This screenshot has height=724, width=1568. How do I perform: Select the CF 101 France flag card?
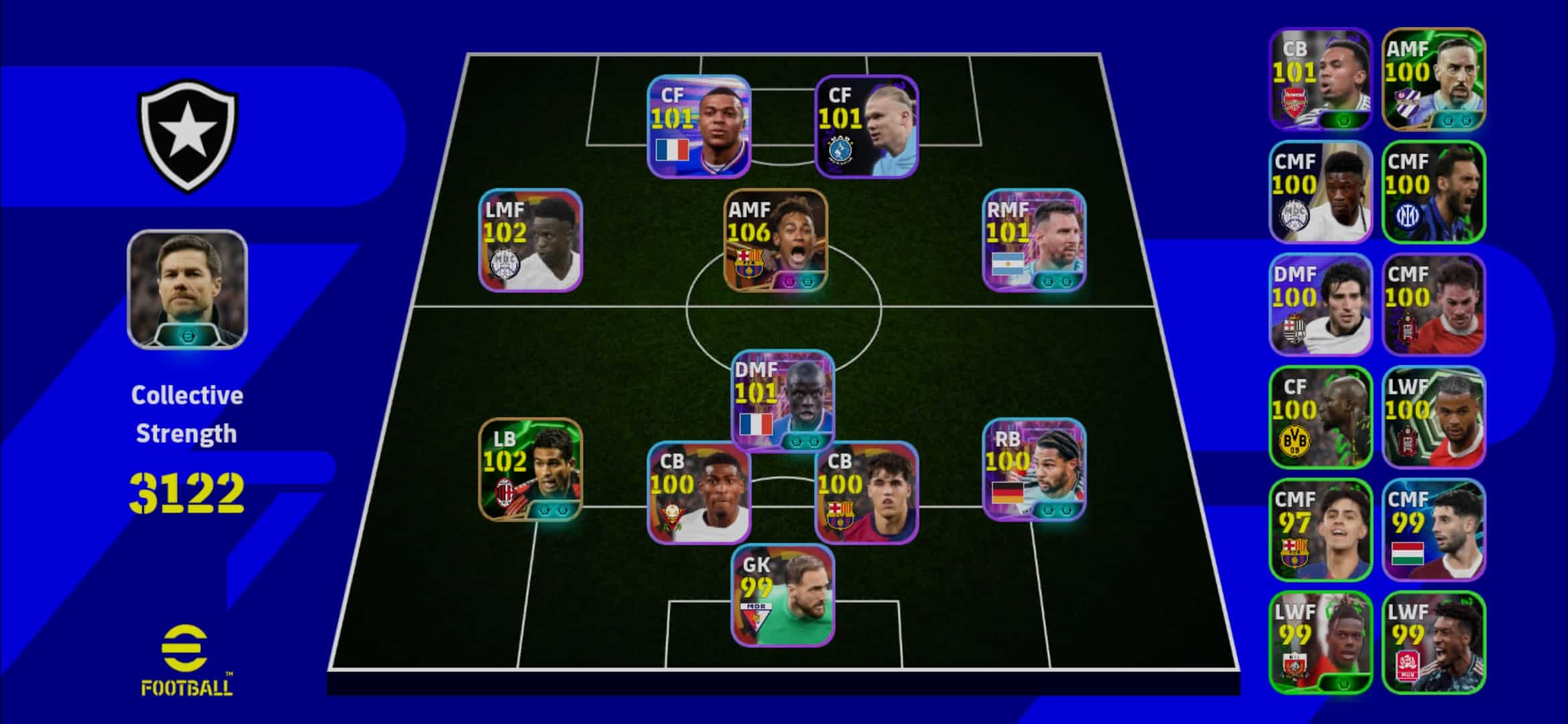(698, 127)
